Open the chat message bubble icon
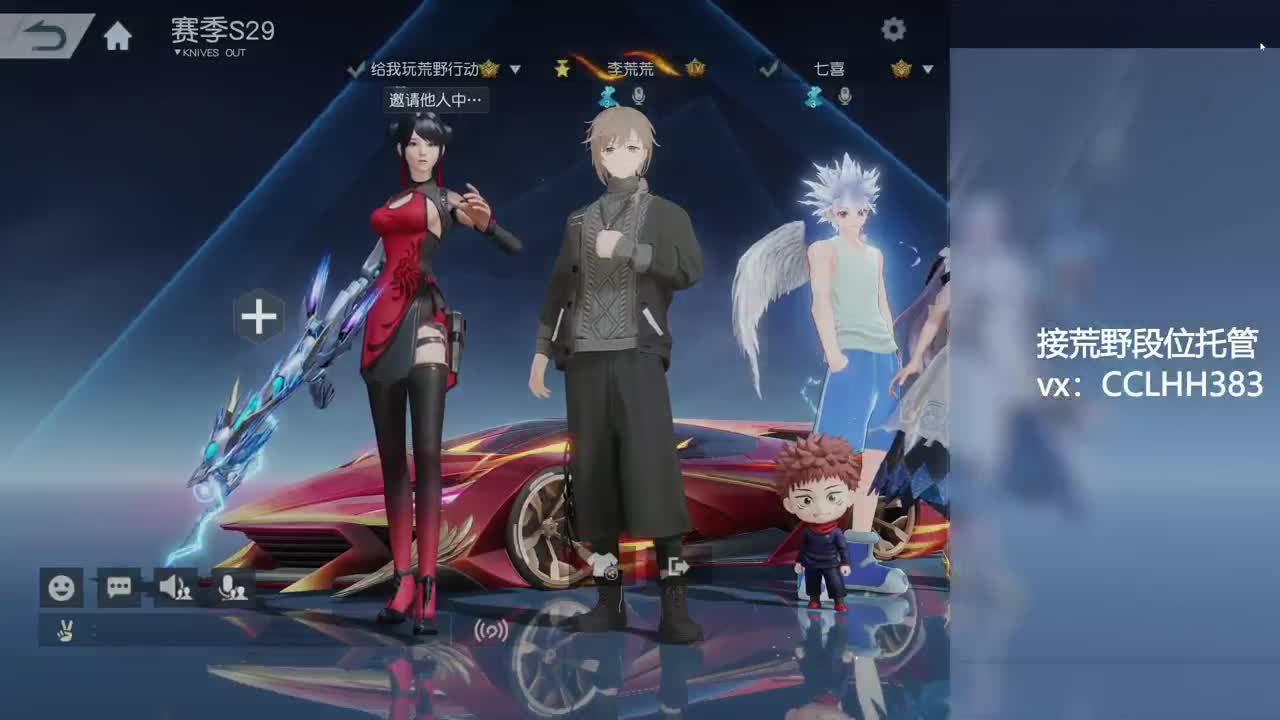The width and height of the screenshot is (1280, 720). 117,588
